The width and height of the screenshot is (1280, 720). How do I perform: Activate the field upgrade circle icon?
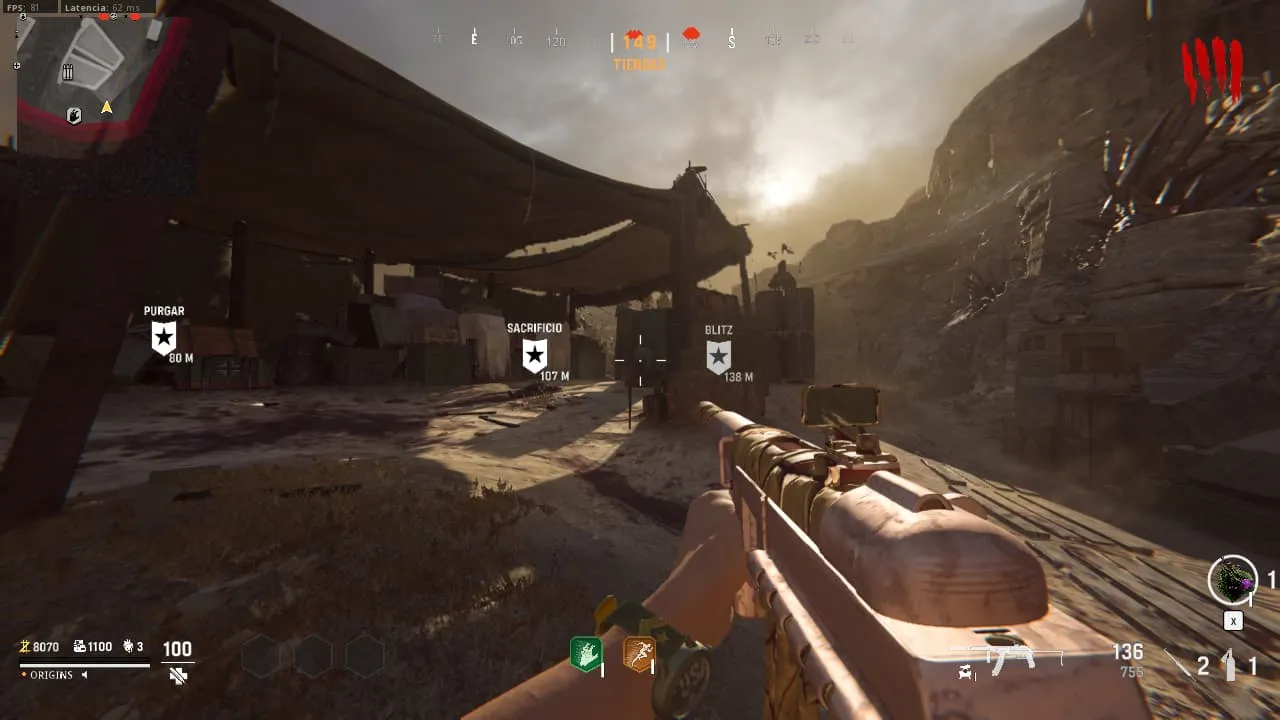(1232, 580)
